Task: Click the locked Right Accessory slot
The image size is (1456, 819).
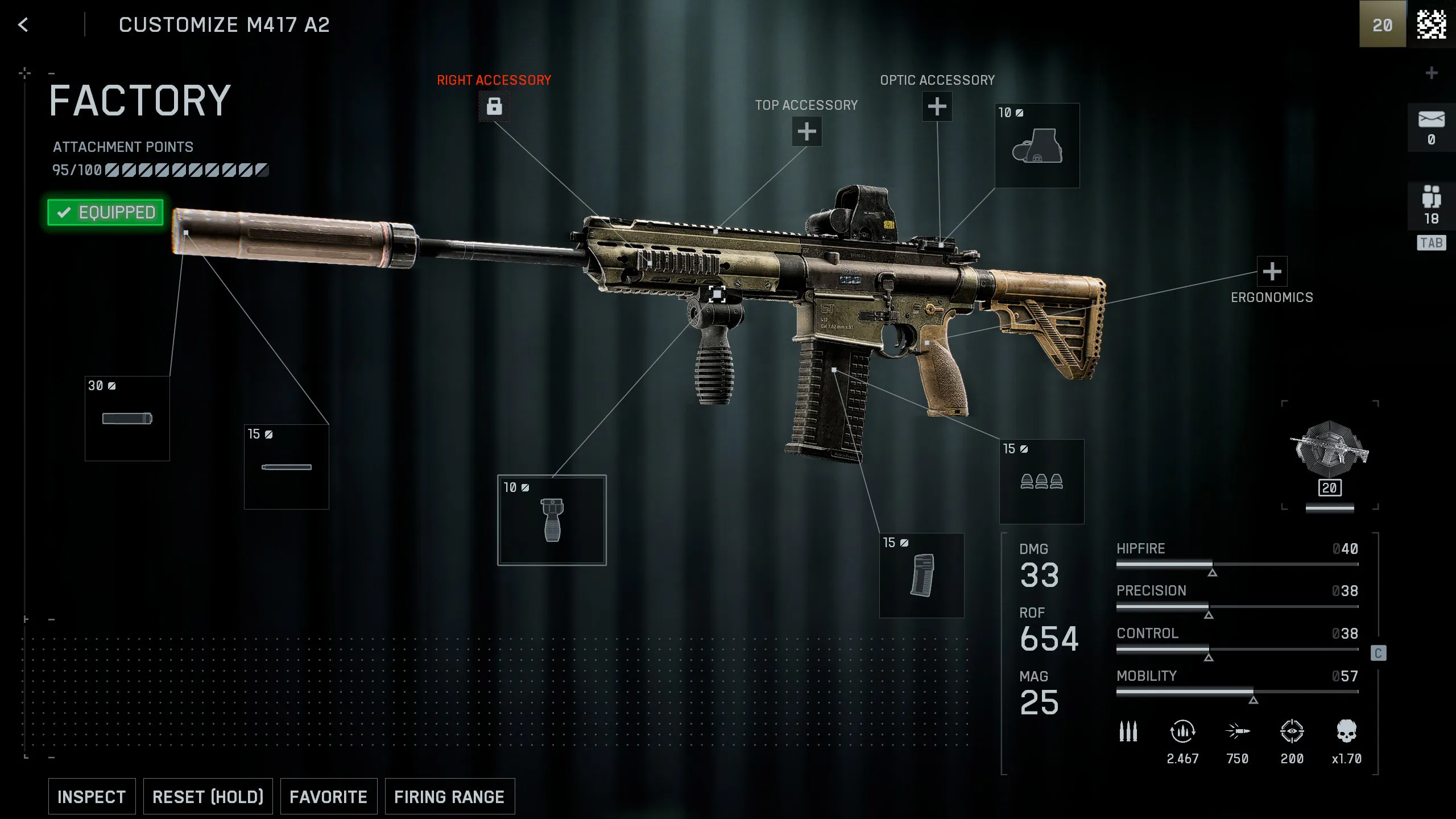Action: [495, 106]
